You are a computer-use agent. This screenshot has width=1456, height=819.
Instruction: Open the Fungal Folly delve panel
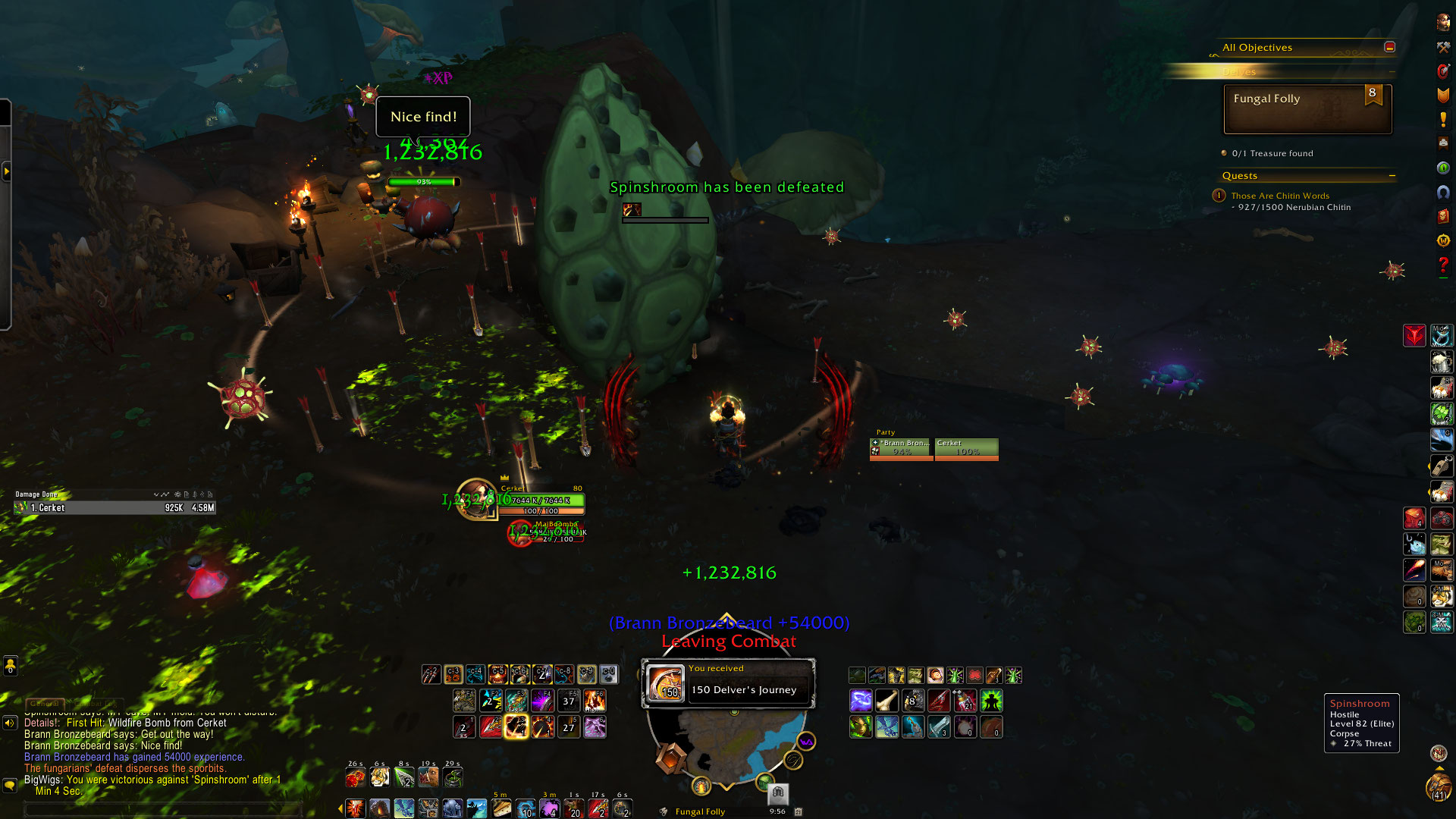pyautogui.click(x=1307, y=109)
